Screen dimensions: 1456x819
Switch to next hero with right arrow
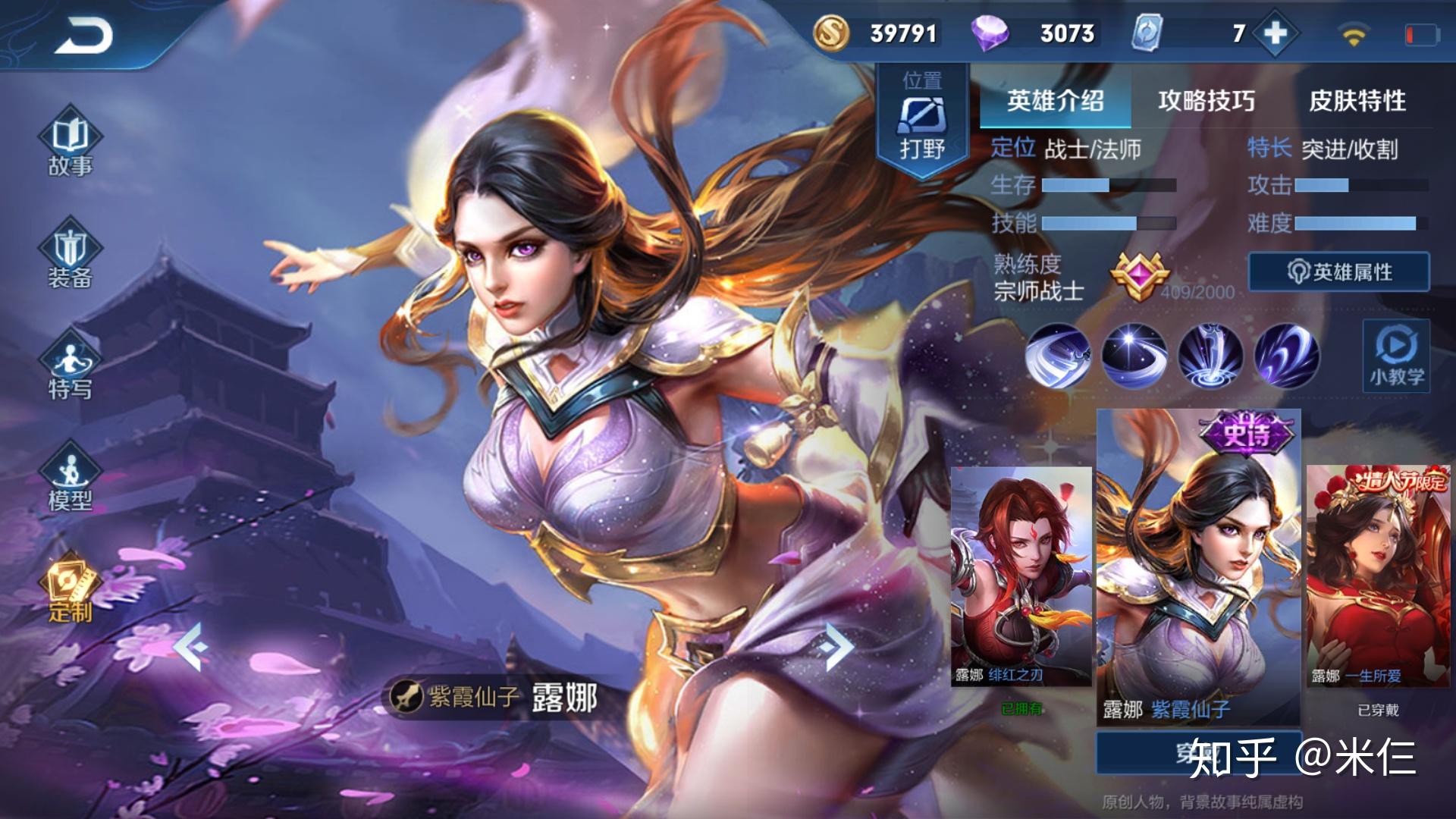[837, 647]
